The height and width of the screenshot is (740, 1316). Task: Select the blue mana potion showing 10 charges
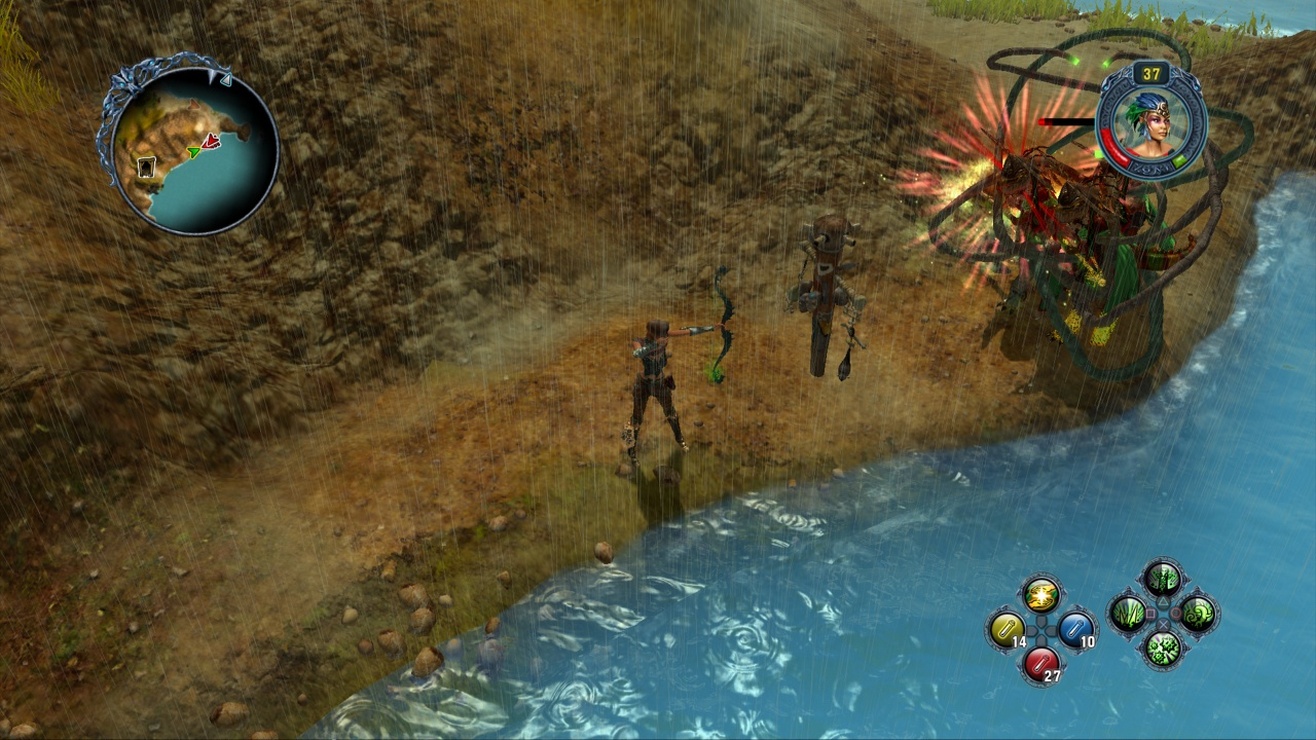tap(1077, 628)
